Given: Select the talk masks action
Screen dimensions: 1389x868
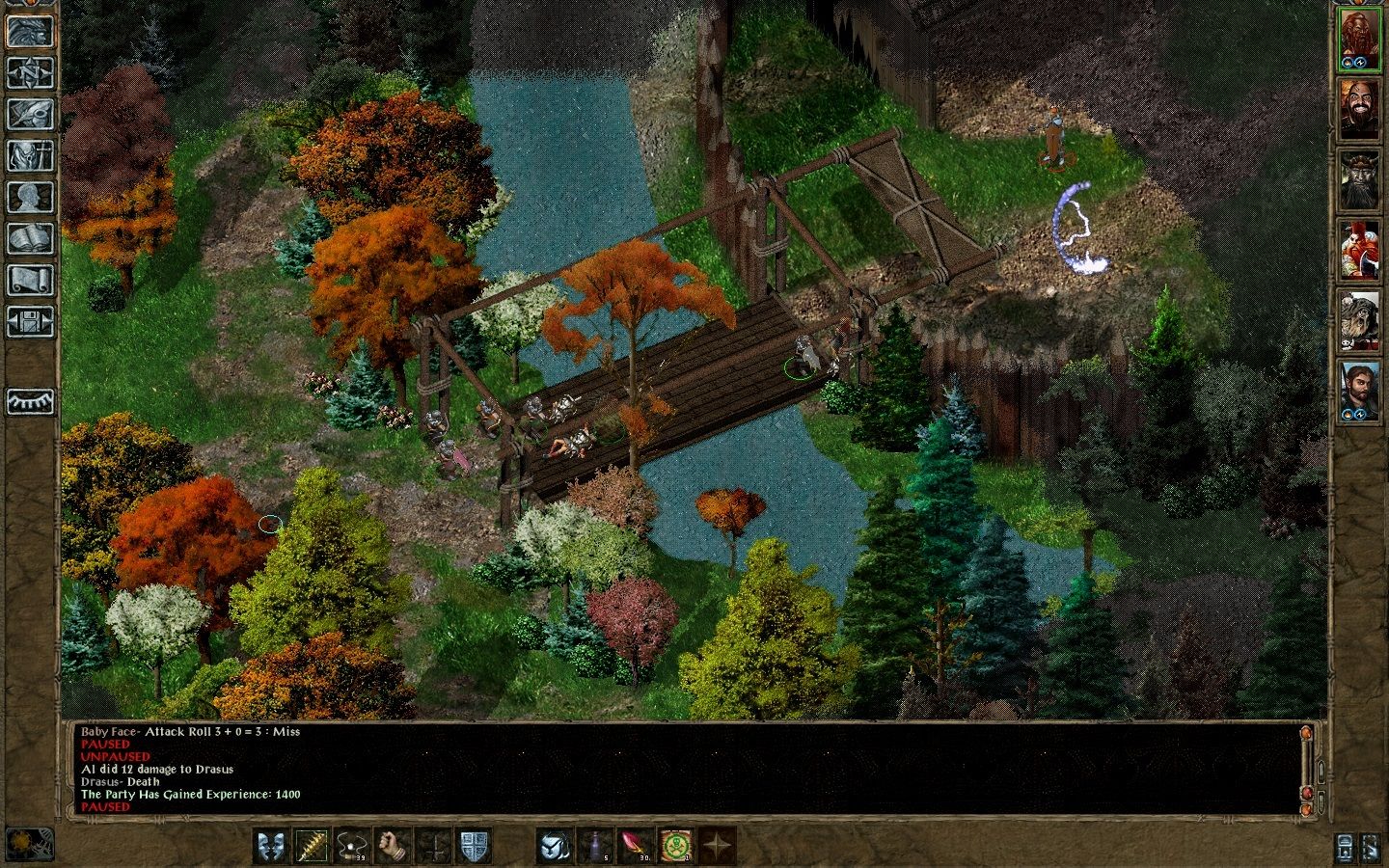Looking at the screenshot, I should pyautogui.click(x=271, y=846).
